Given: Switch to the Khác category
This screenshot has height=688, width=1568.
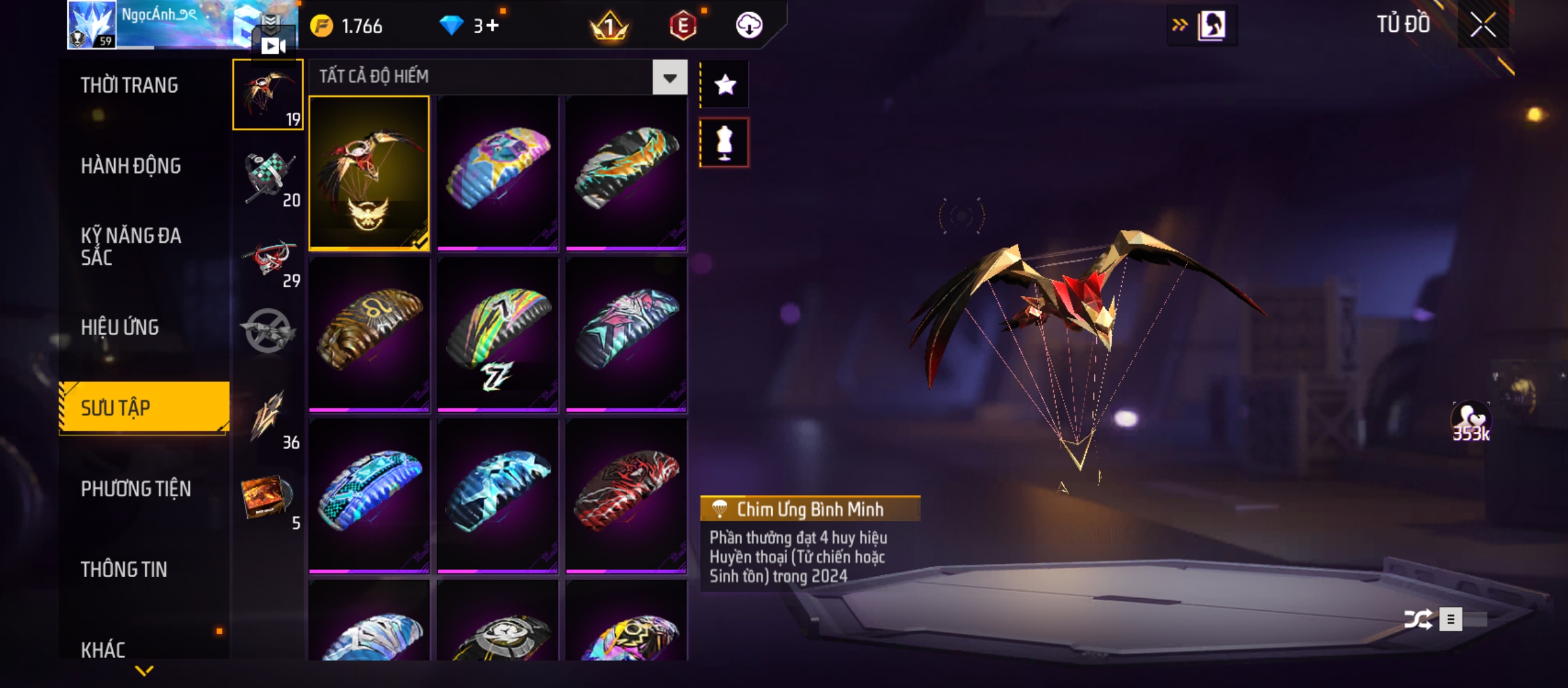Looking at the screenshot, I should (x=103, y=649).
